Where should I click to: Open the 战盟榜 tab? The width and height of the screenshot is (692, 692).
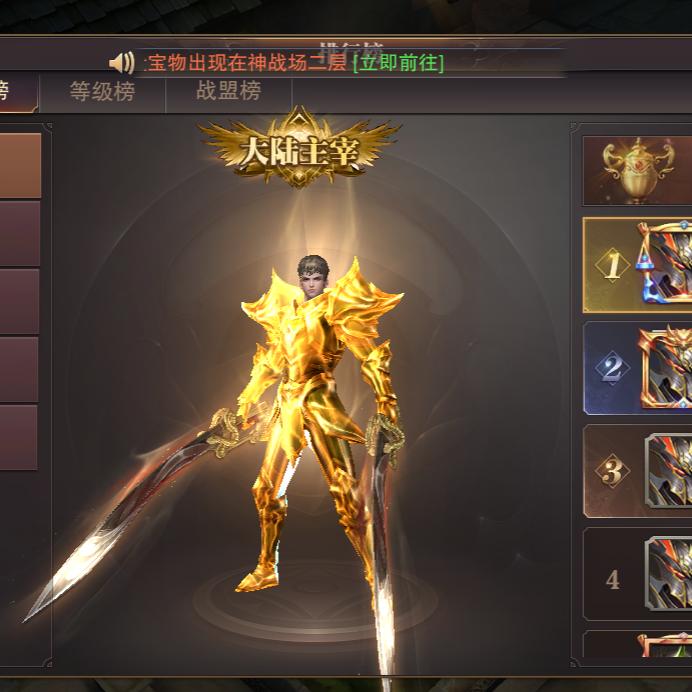click(228, 92)
